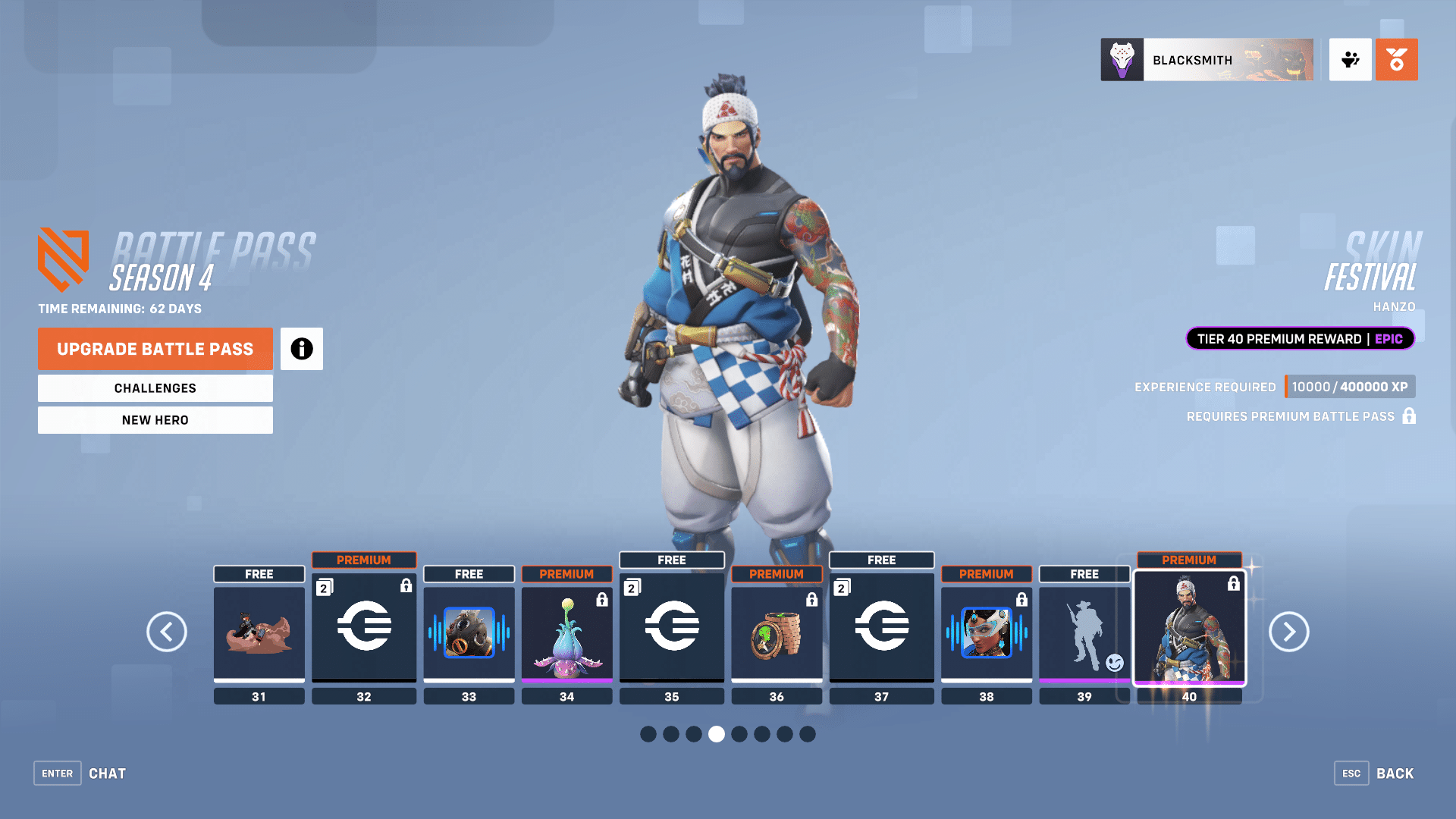Open the CHALLENGES tab
Viewport: 1456px width, 819px height.
(155, 388)
